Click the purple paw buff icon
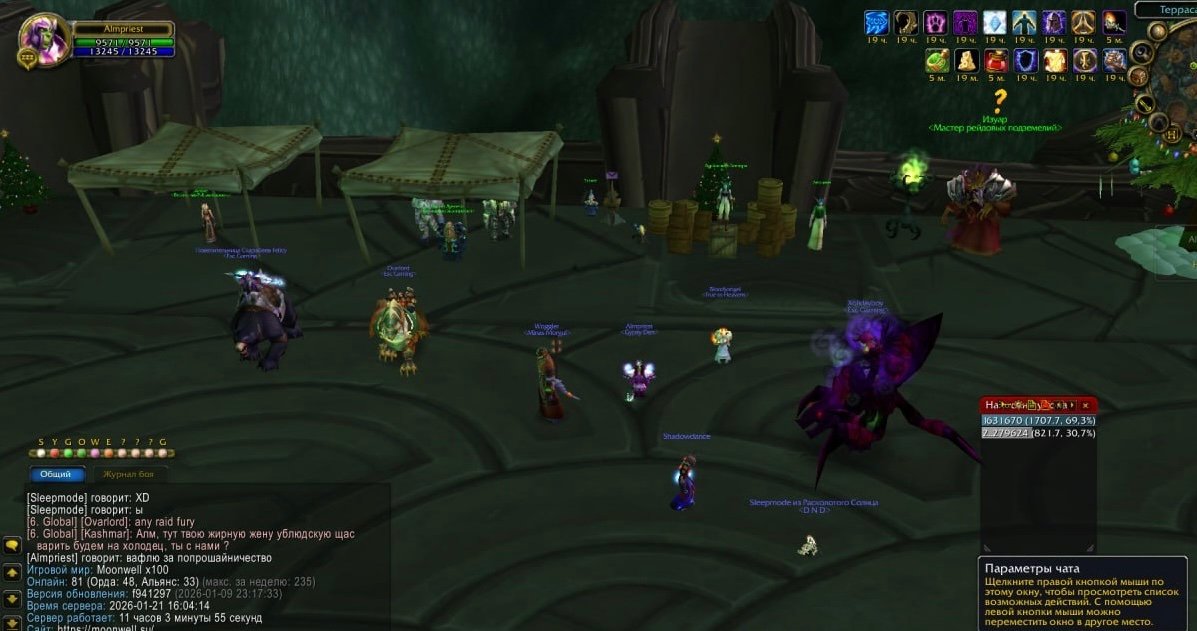The image size is (1197, 631). [936, 23]
